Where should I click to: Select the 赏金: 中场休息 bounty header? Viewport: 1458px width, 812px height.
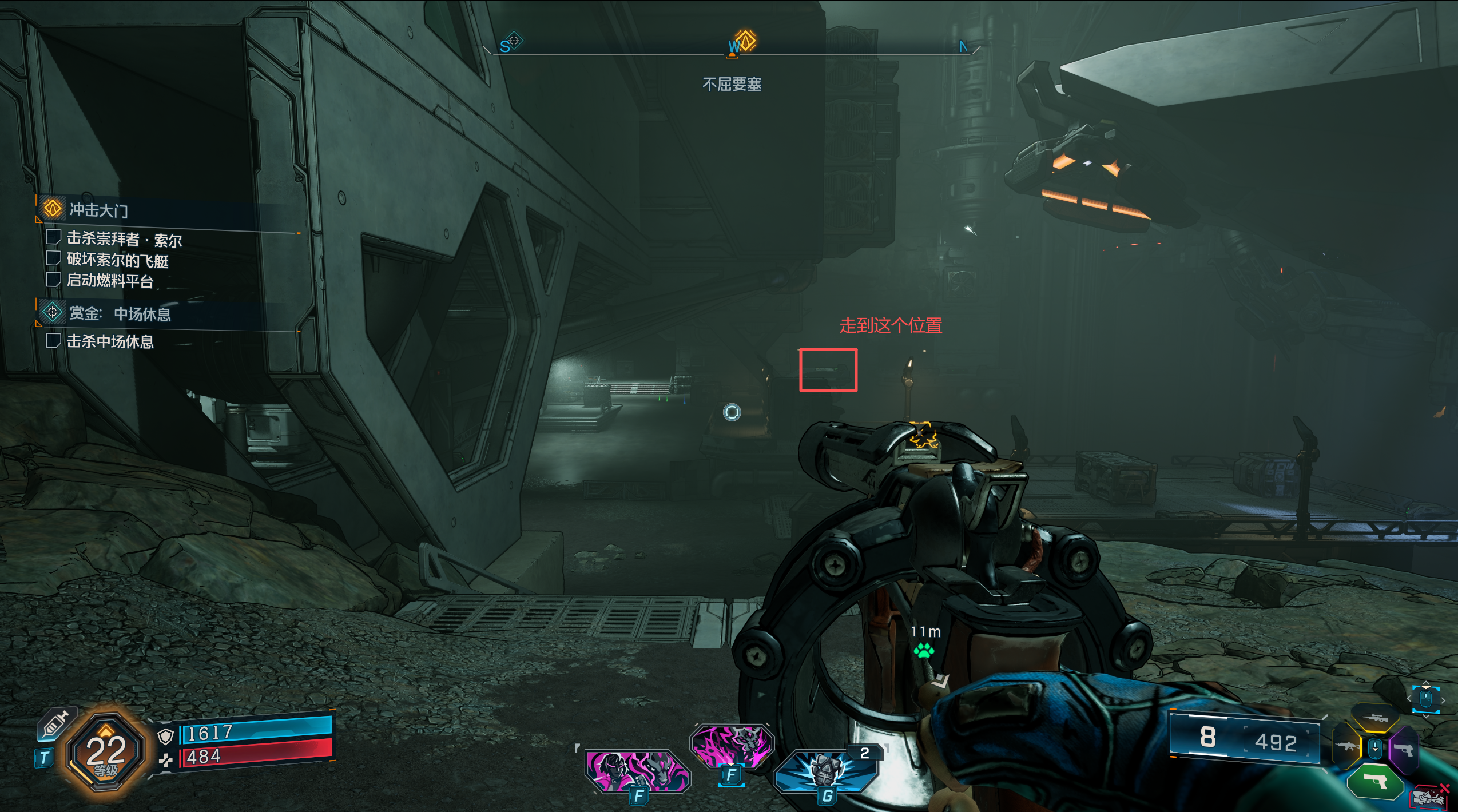coord(120,313)
